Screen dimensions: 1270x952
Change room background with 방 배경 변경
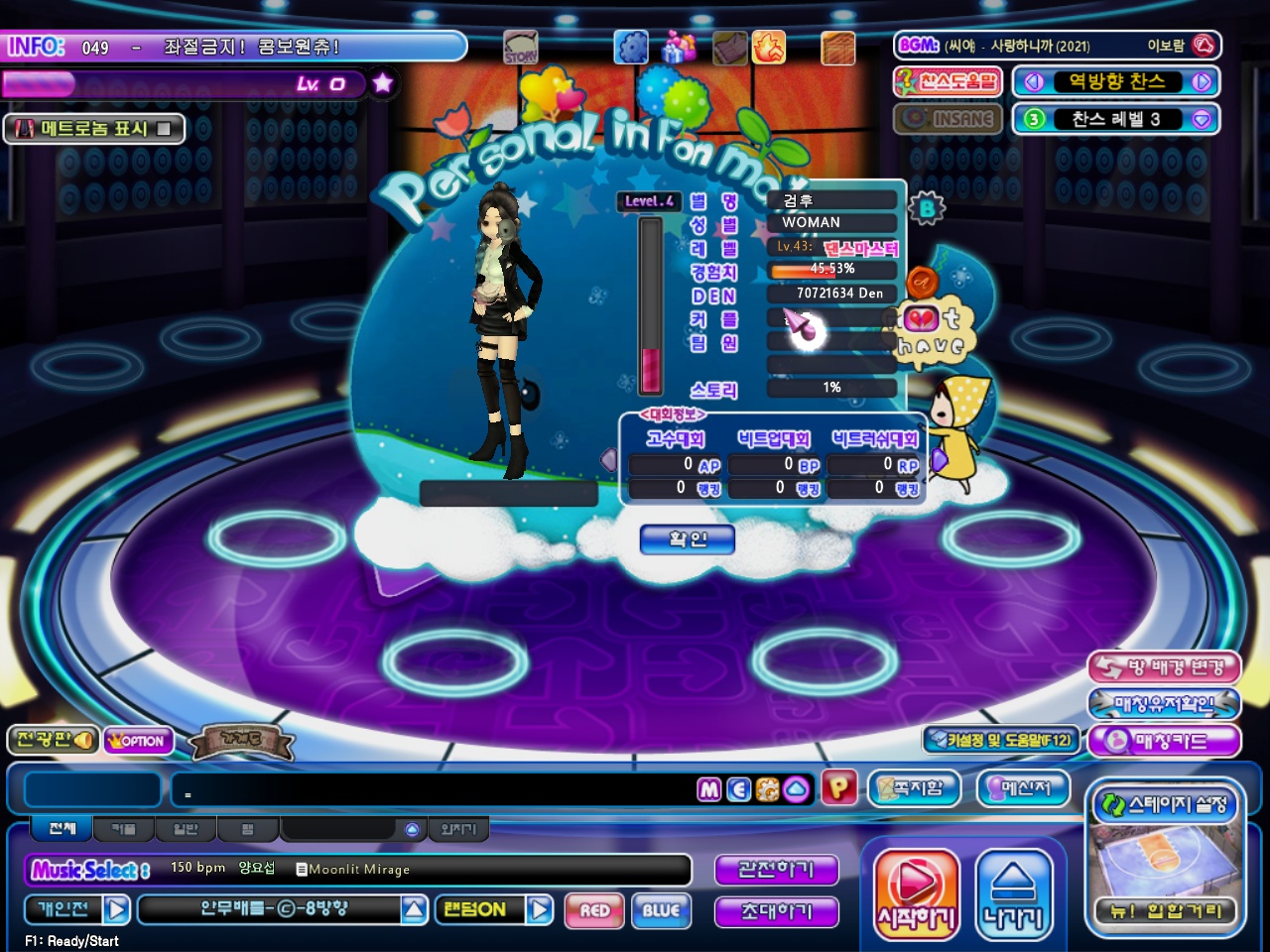tap(1164, 667)
